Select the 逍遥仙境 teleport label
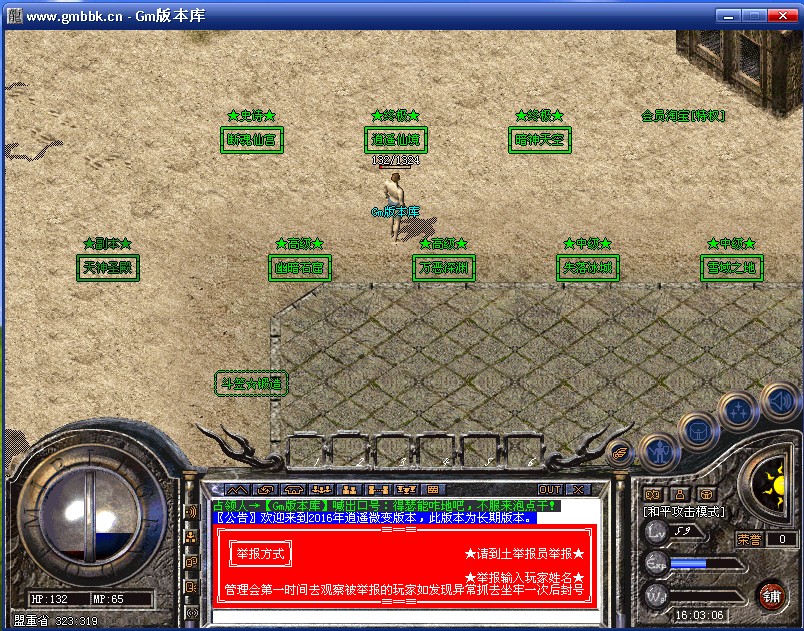The width and height of the screenshot is (804, 631). (x=397, y=140)
